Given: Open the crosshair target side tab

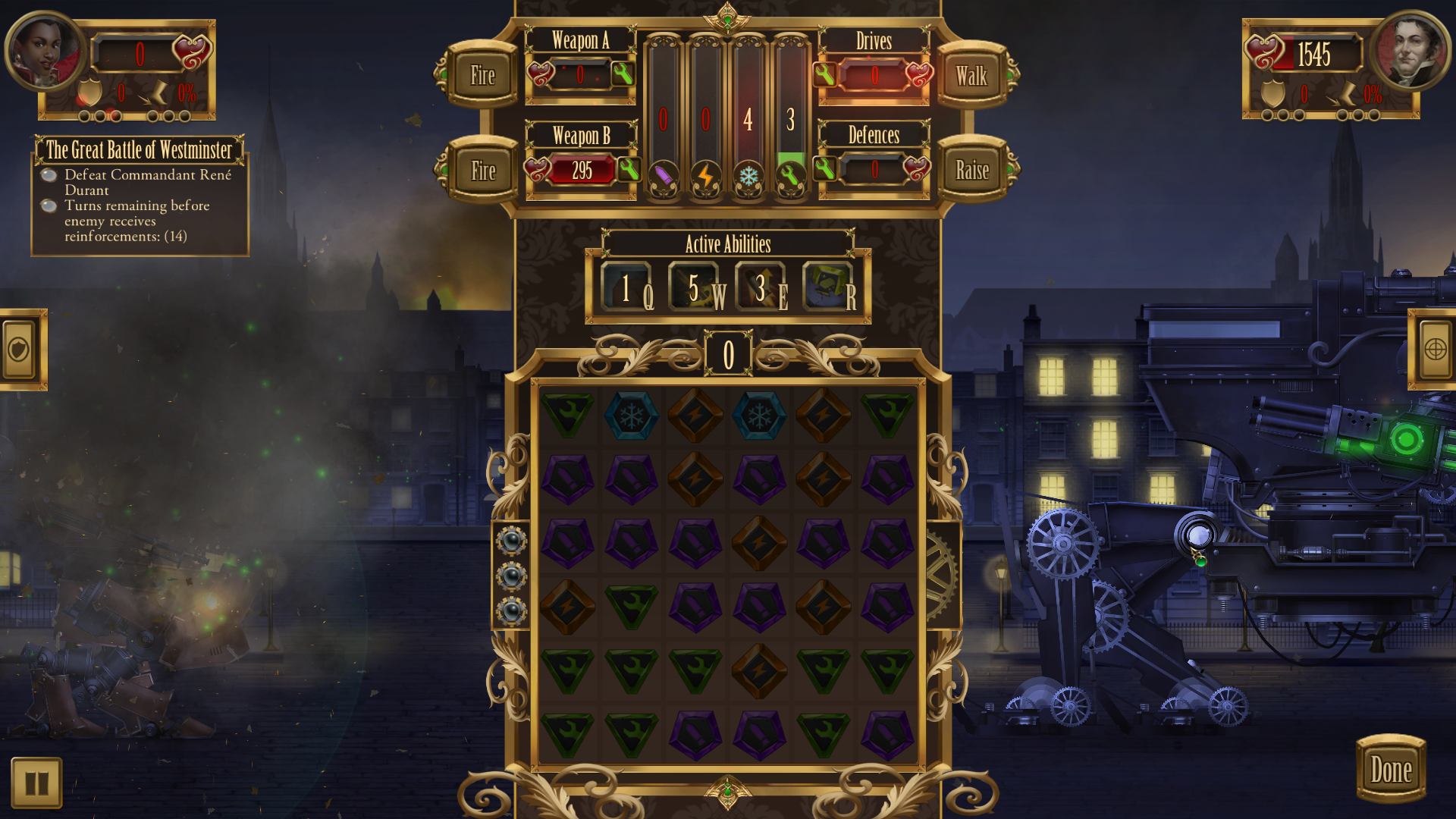Looking at the screenshot, I should pyautogui.click(x=1434, y=350).
